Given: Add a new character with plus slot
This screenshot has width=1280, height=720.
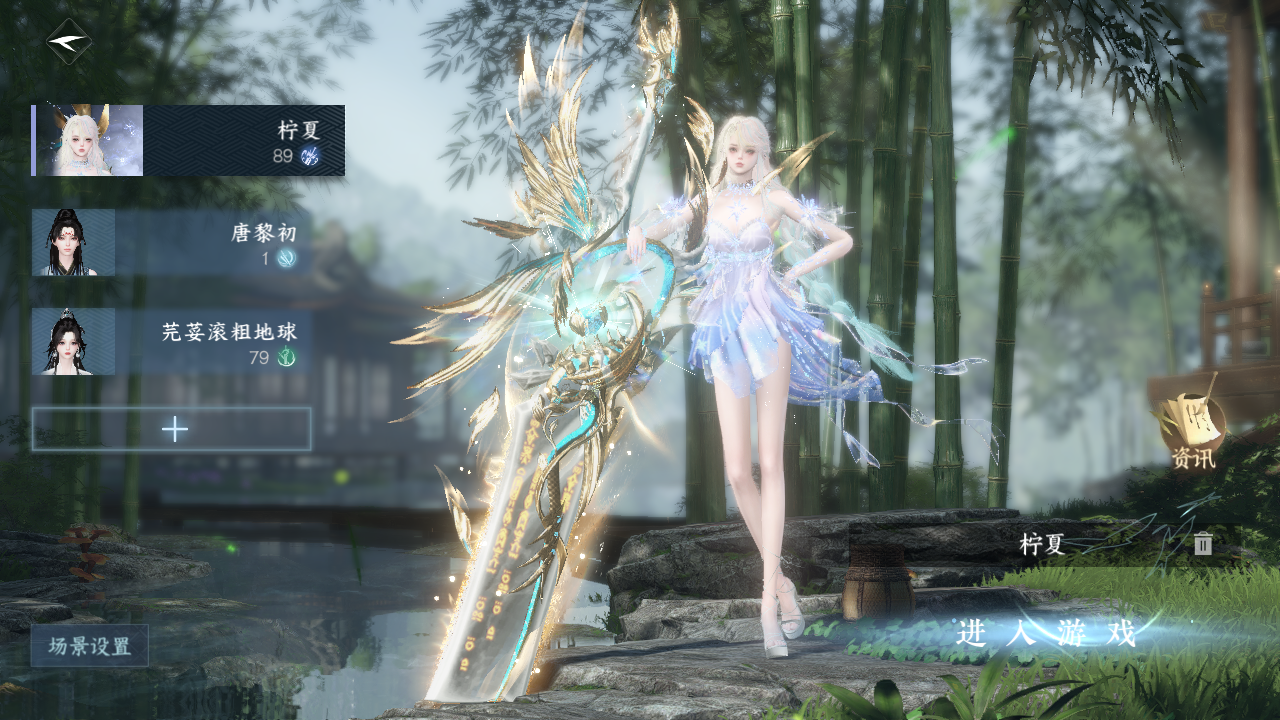Looking at the screenshot, I should click(x=172, y=429).
